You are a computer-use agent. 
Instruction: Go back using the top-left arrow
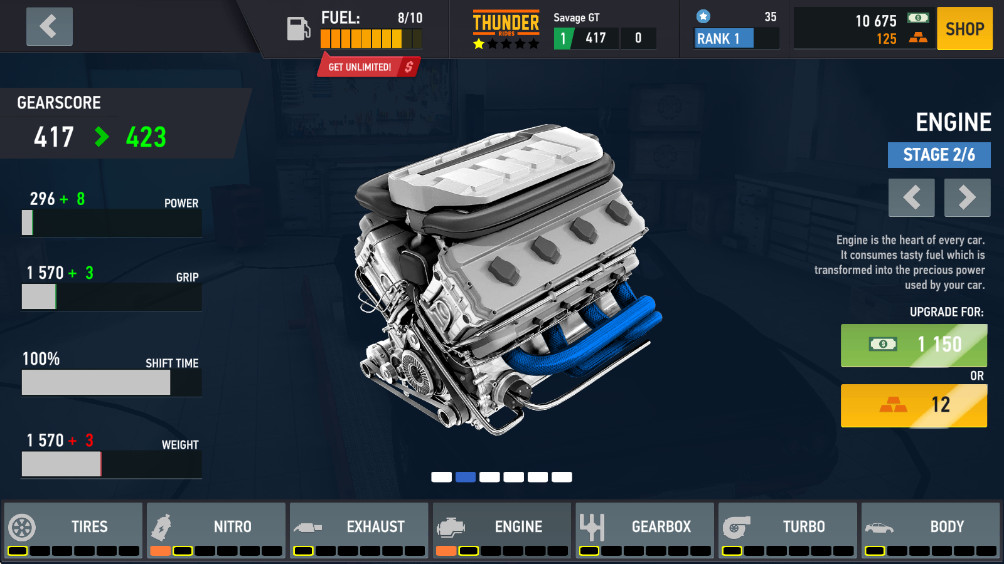coord(49,27)
